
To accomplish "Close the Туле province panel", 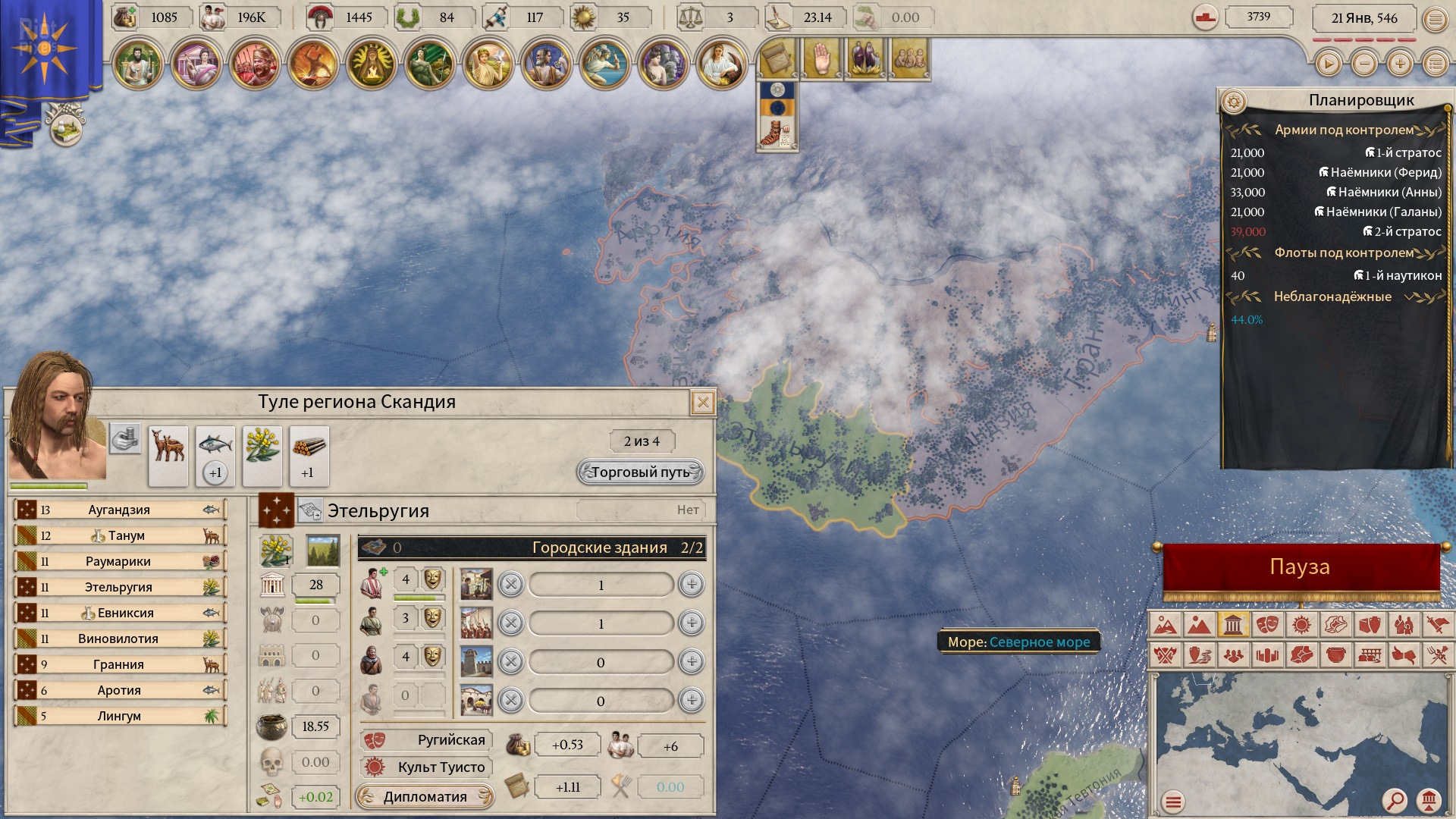I will coord(703,403).
